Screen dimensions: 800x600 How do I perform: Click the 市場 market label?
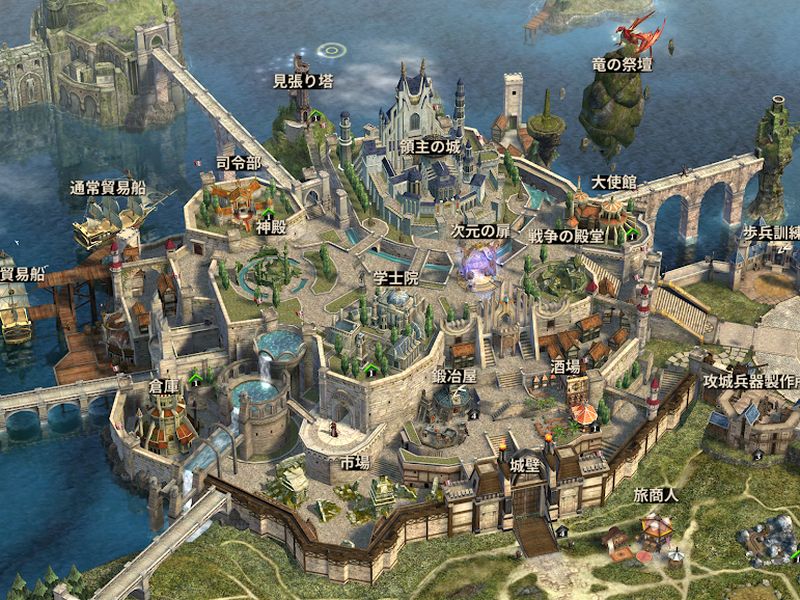355,463
